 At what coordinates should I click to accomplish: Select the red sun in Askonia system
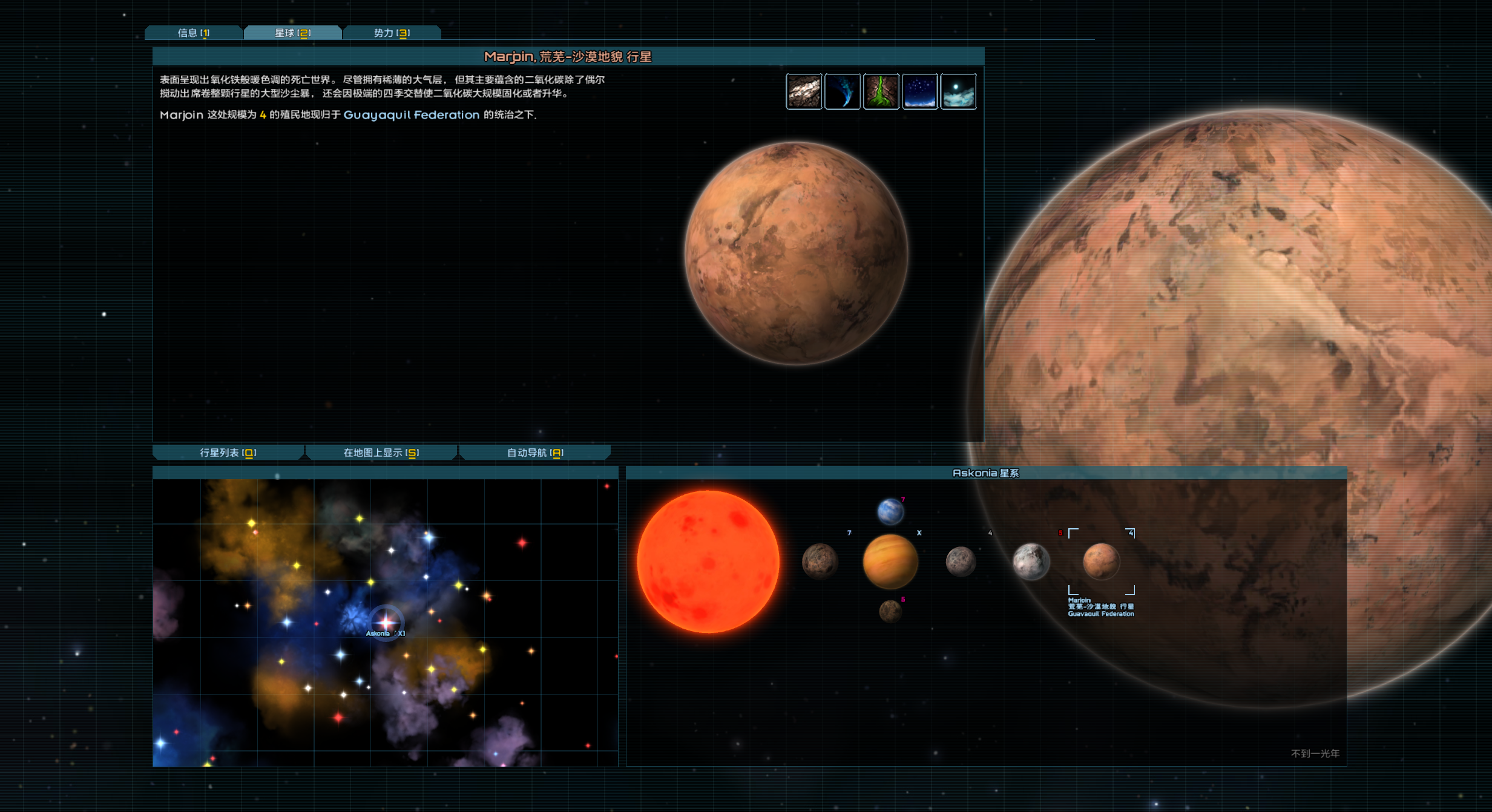pyautogui.click(x=708, y=562)
